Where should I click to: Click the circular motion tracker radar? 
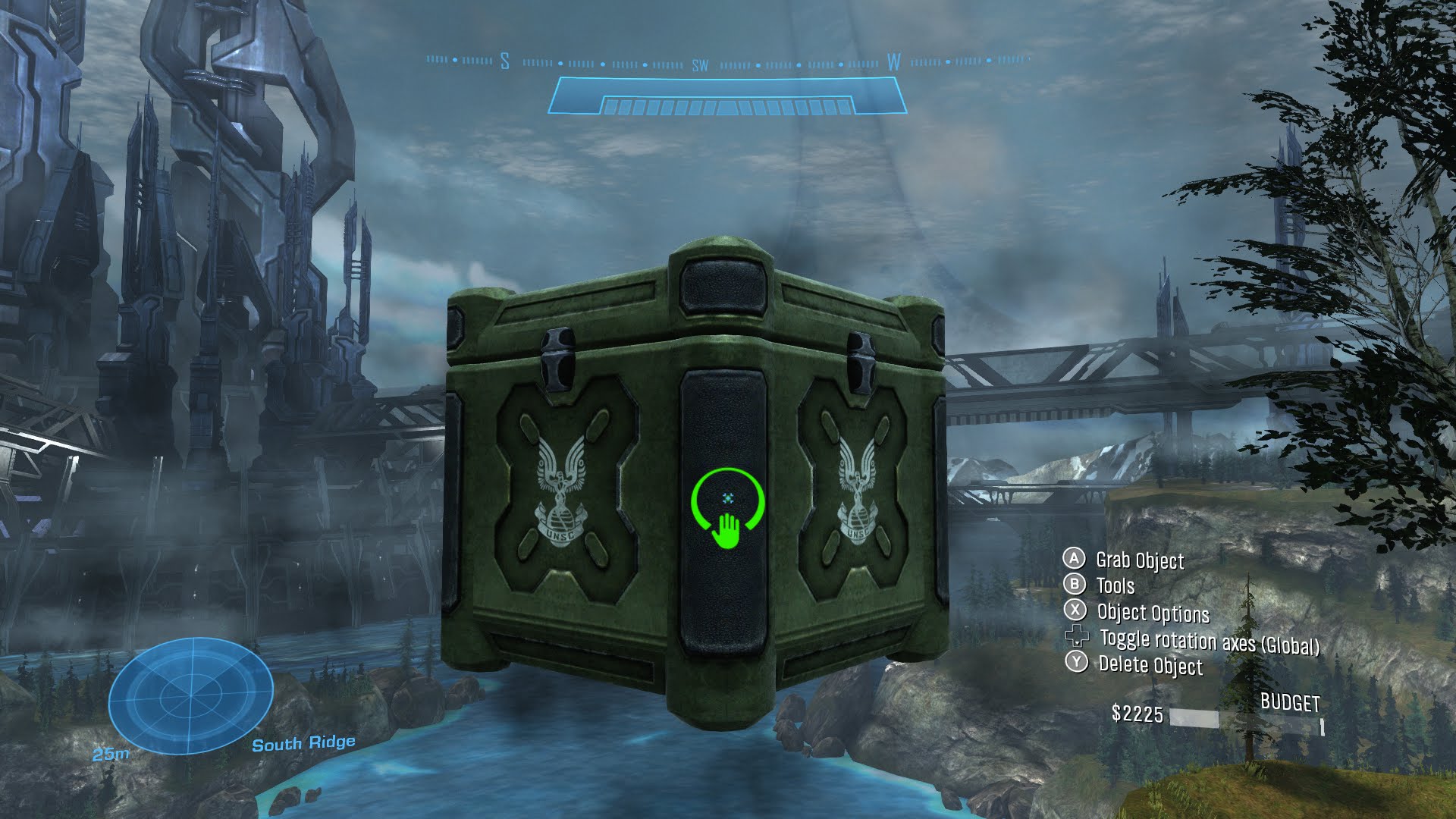click(x=190, y=695)
